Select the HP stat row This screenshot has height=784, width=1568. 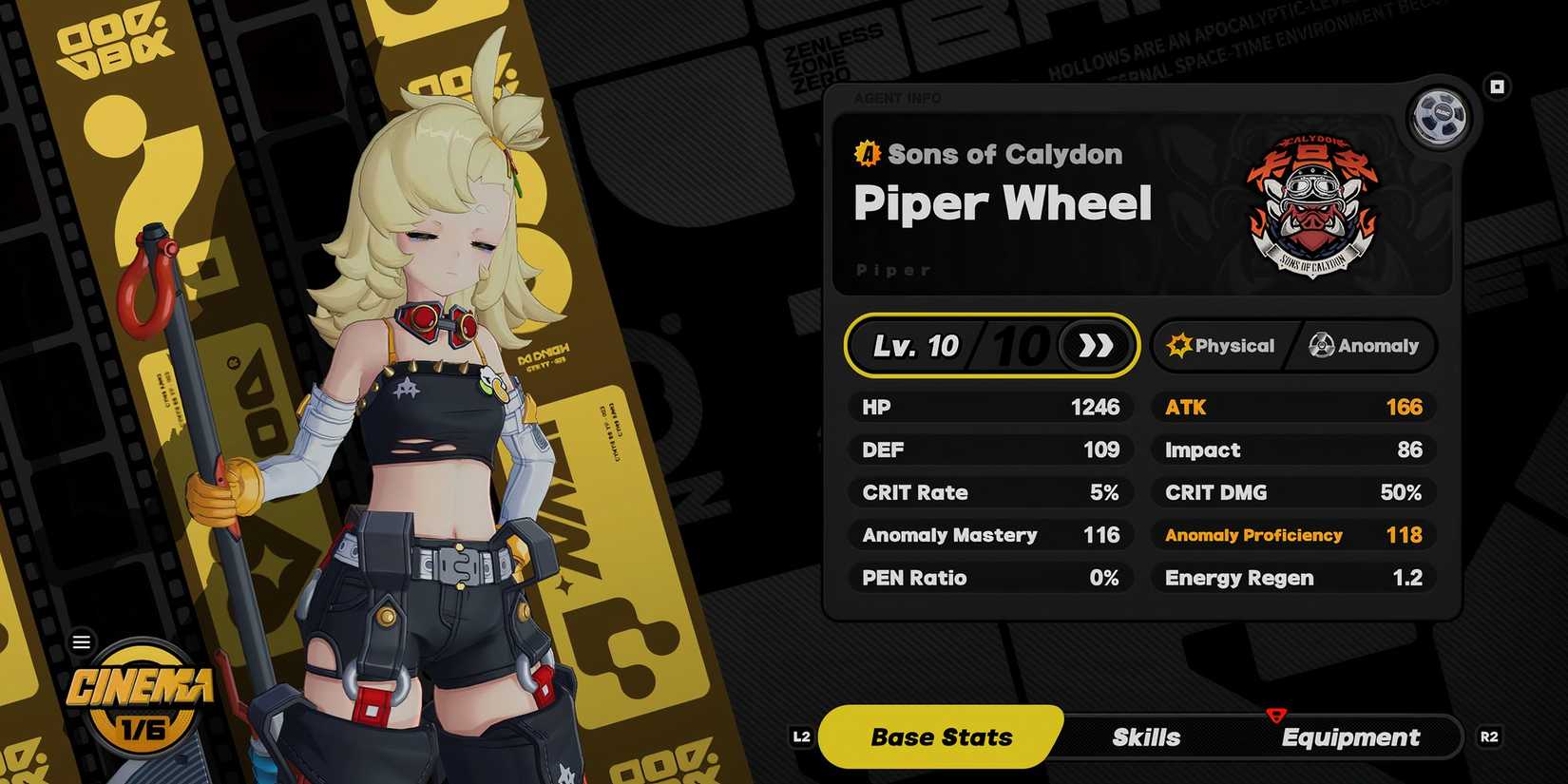[990, 408]
